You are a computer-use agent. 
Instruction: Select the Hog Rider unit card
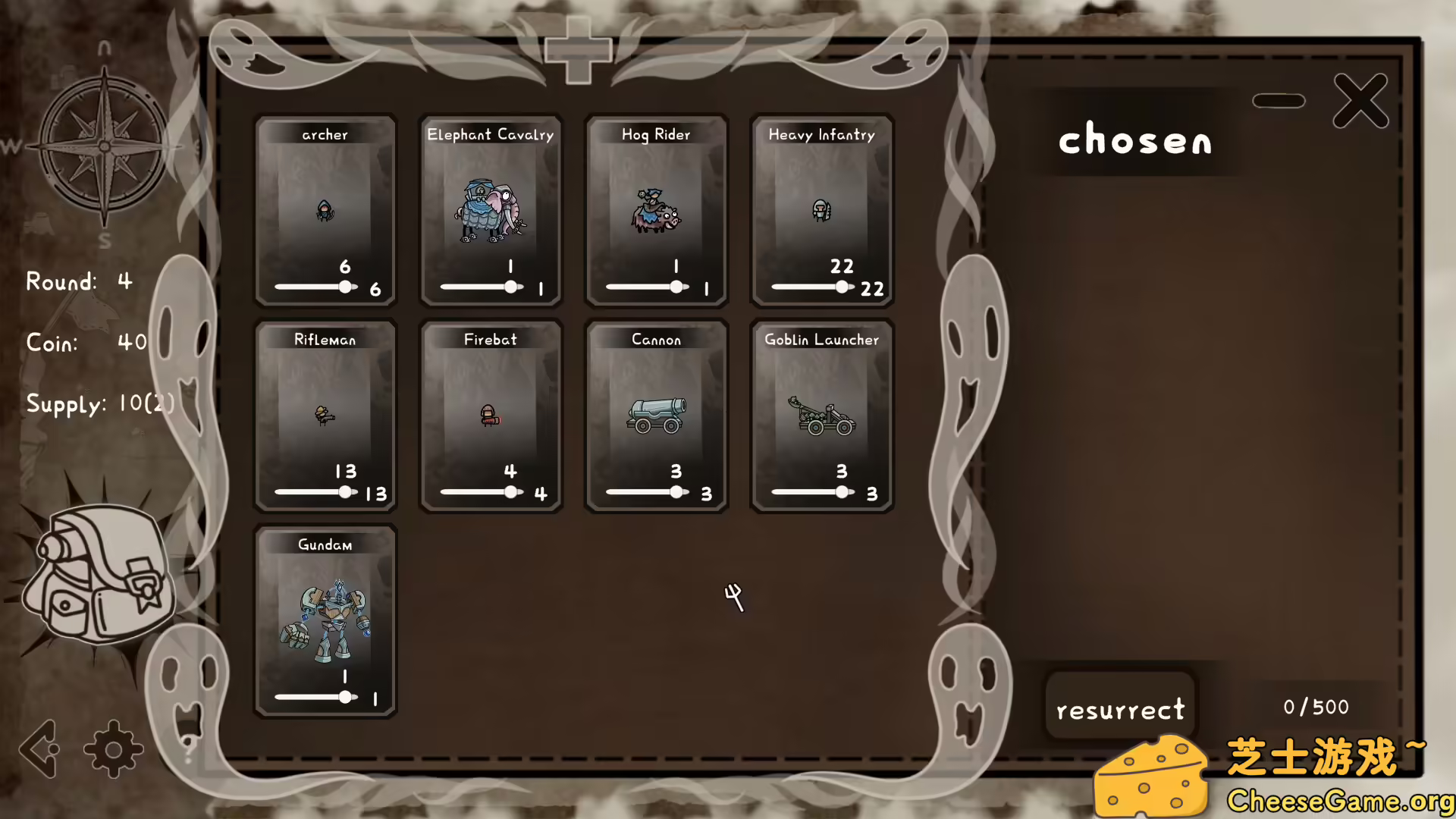pos(655,209)
